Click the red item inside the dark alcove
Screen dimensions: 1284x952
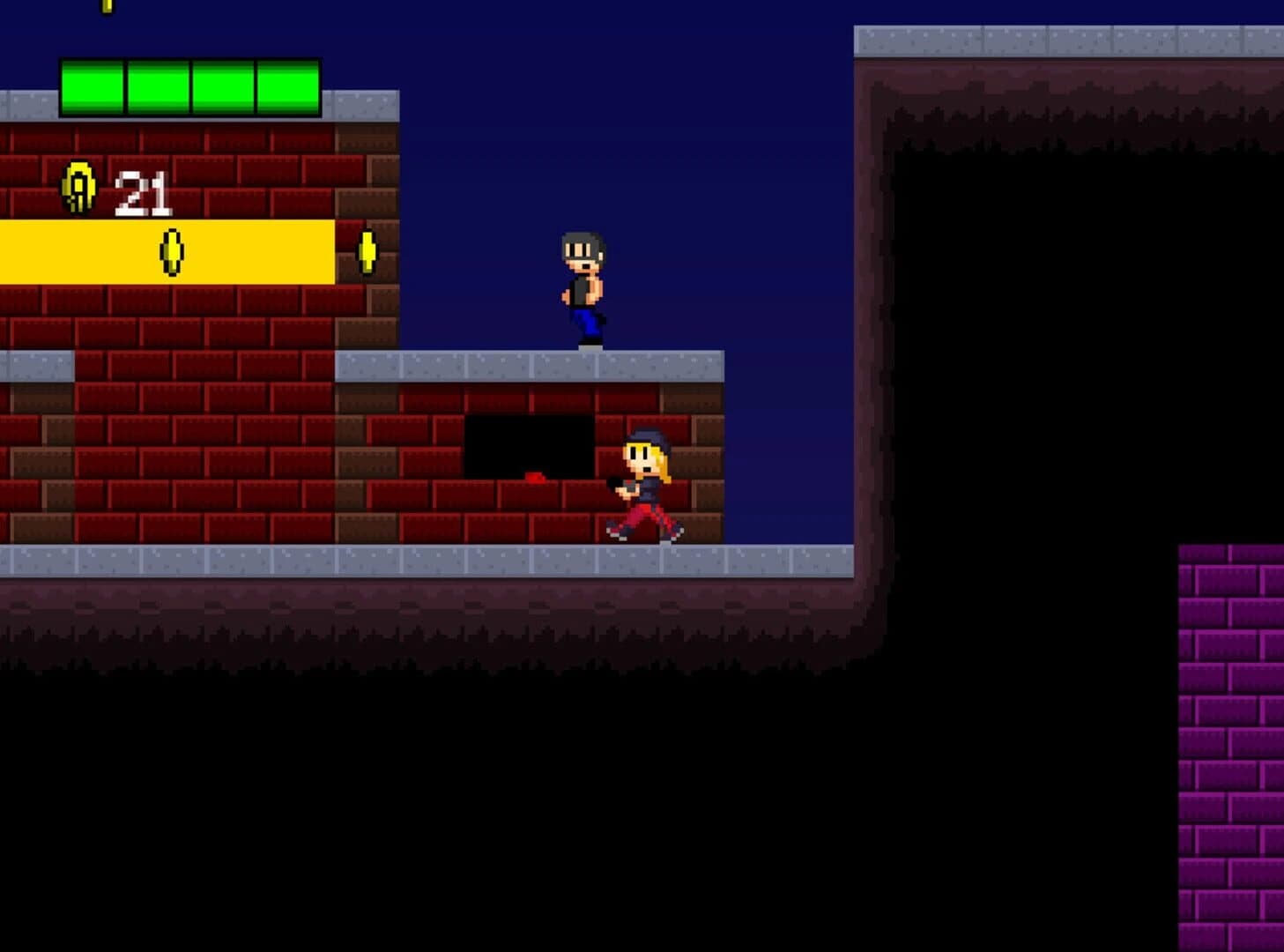point(533,476)
